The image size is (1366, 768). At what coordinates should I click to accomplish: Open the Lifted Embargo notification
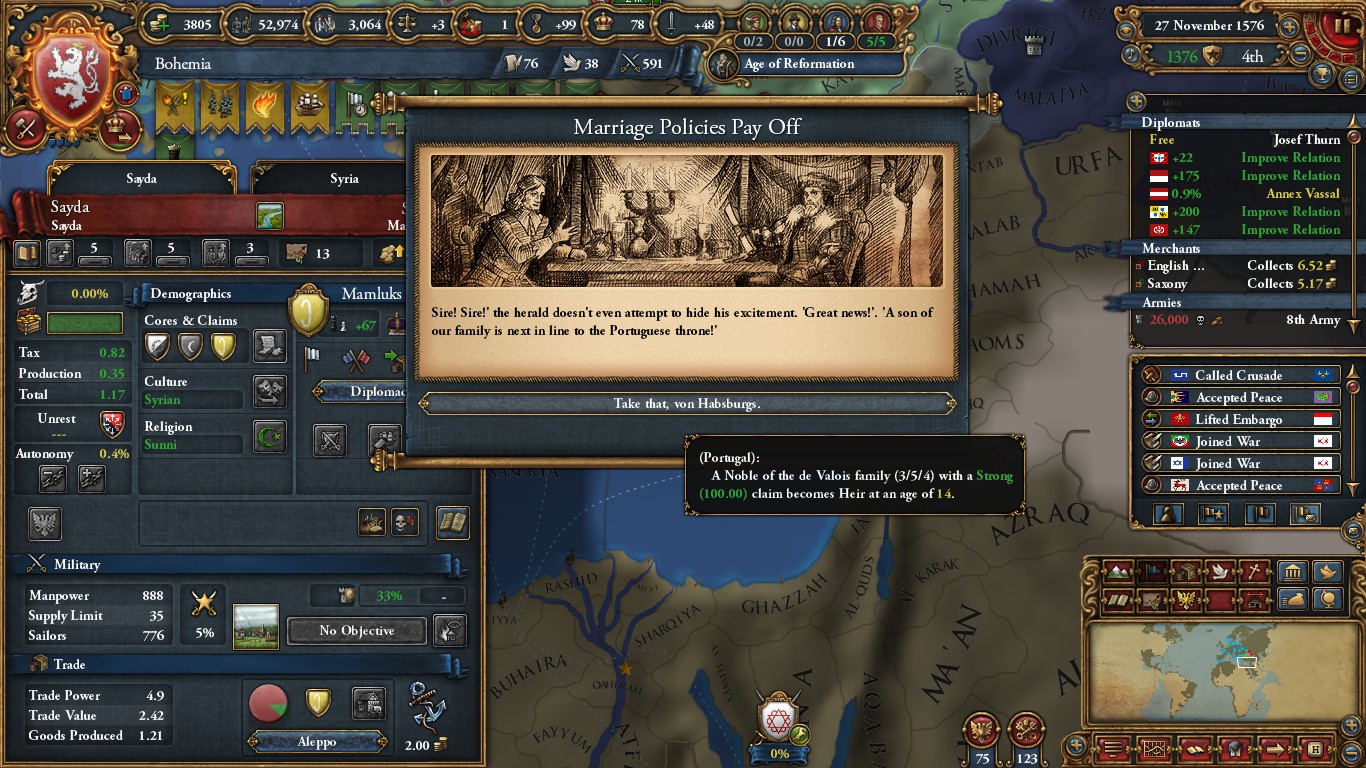1240,420
